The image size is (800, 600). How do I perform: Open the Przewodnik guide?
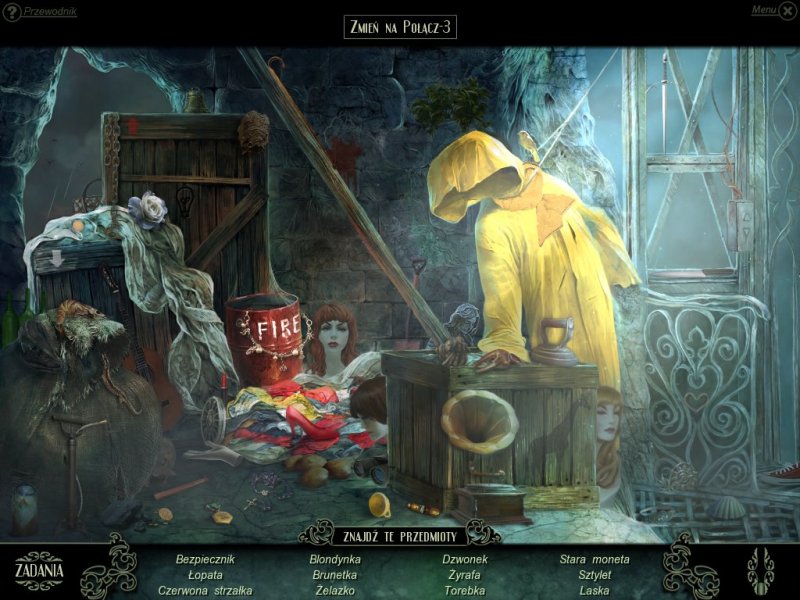click(x=40, y=11)
